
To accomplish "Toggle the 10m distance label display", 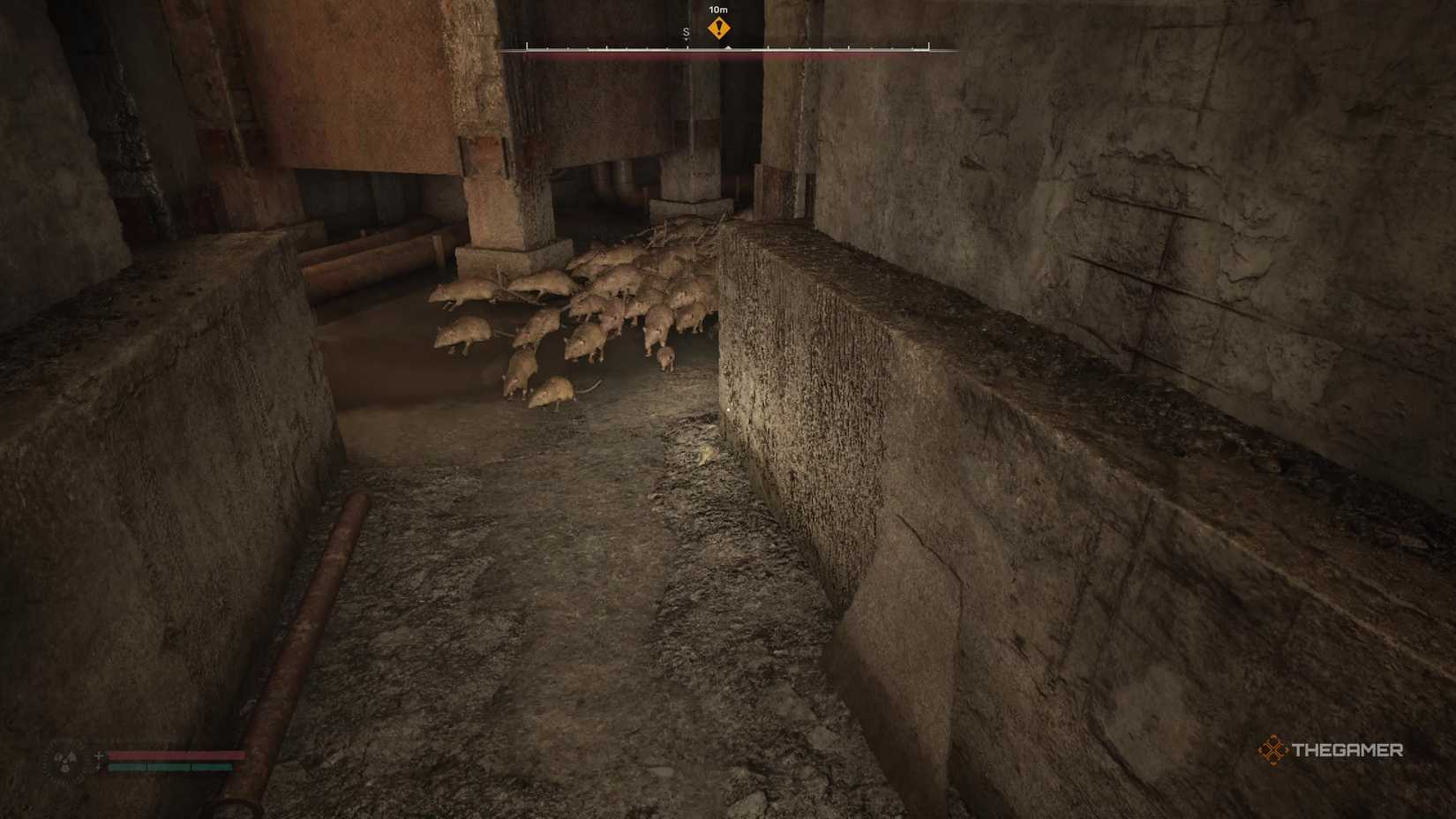I will pyautogui.click(x=717, y=10).
